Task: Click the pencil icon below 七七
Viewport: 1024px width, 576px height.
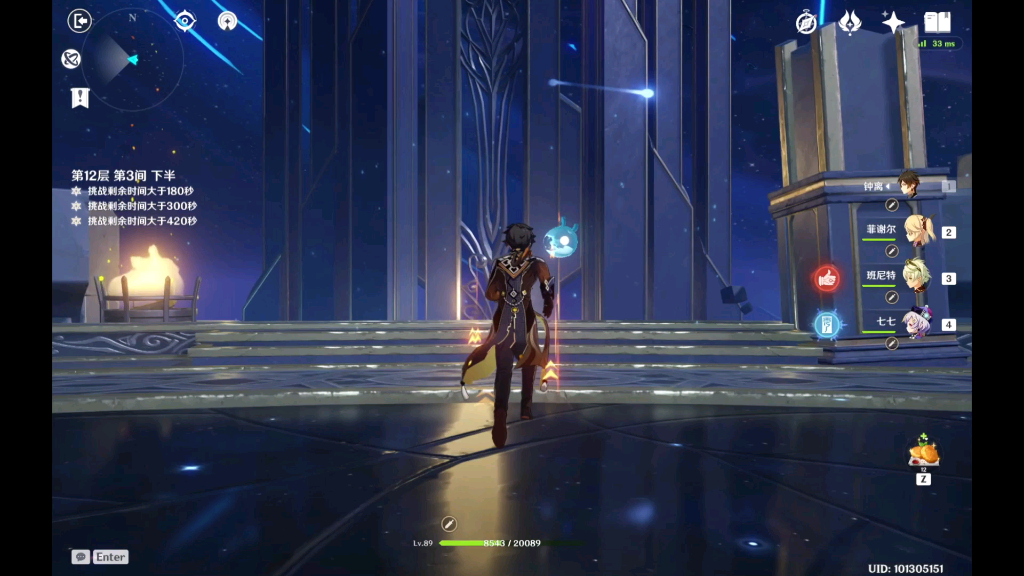Action: (892, 343)
